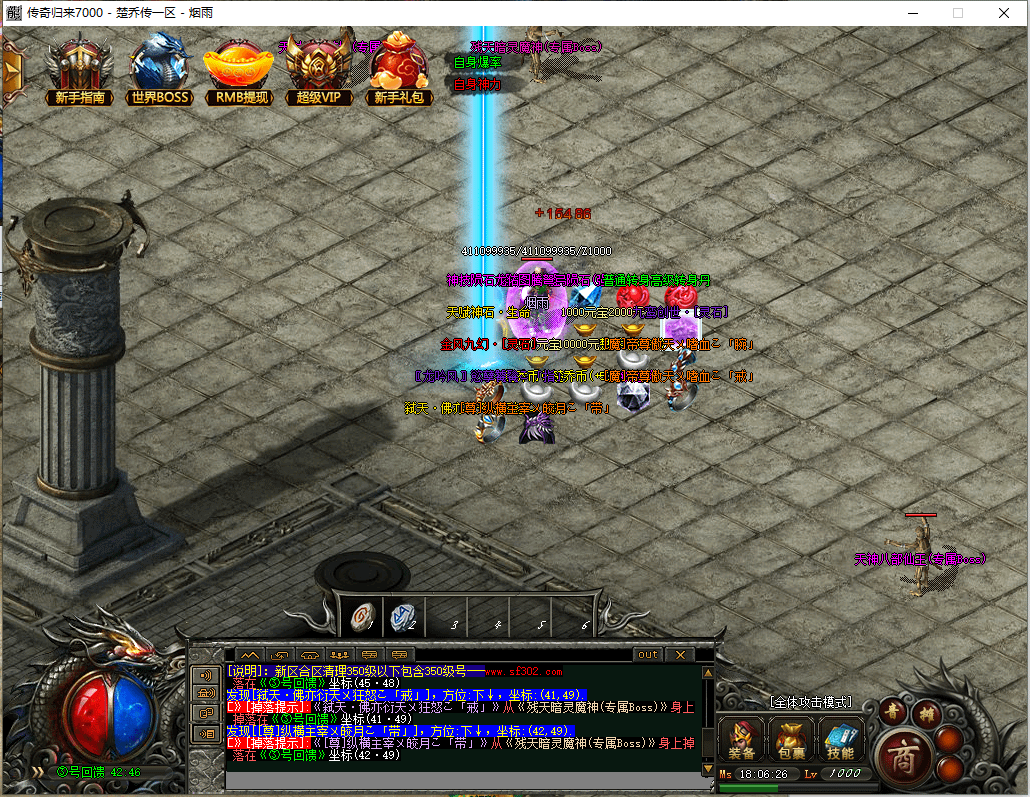Use the orange rune in hotbar slot 1
Viewport: 1030px width, 797px height.
pyautogui.click(x=364, y=617)
